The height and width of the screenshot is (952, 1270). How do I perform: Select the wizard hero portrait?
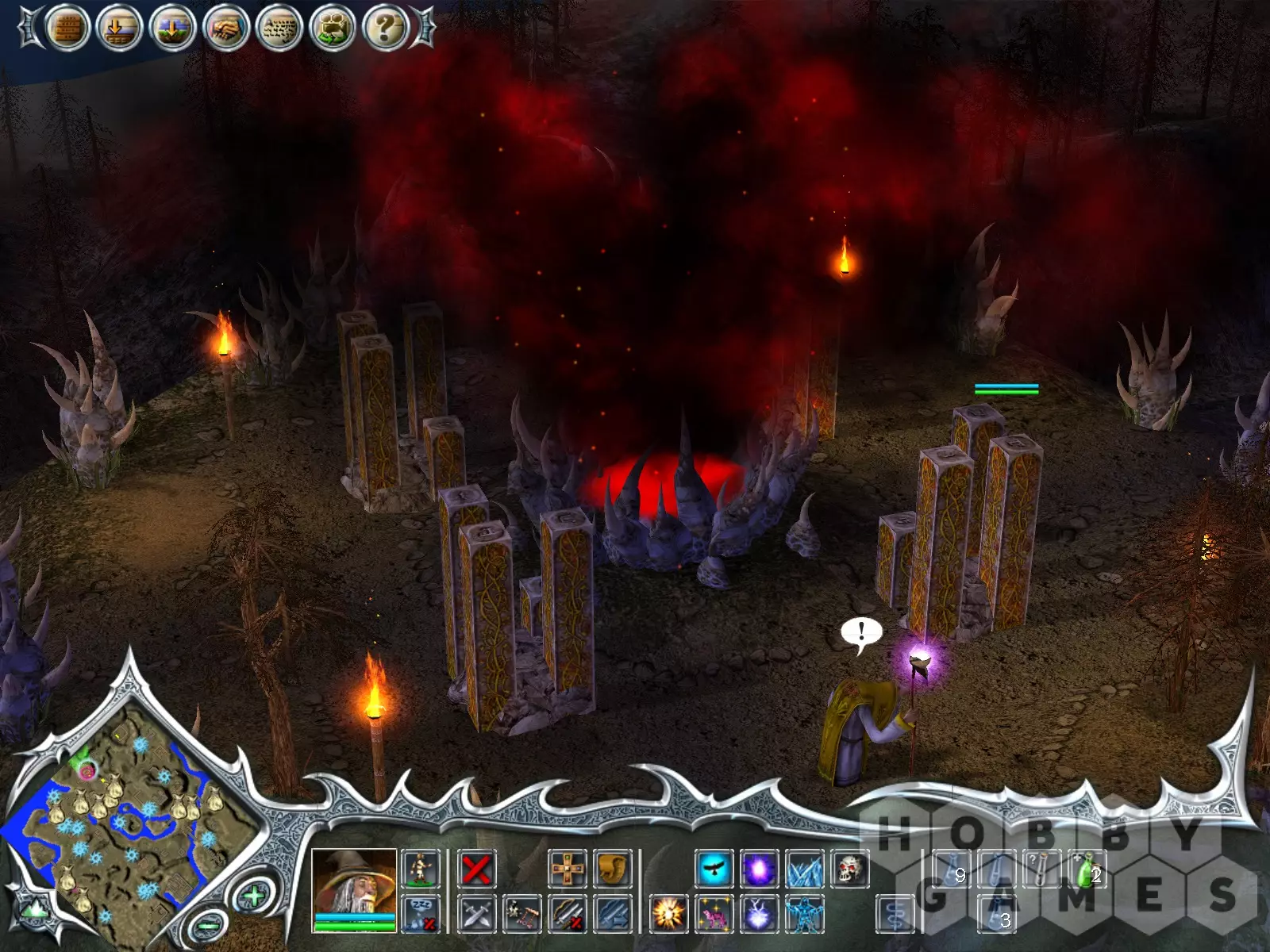(x=354, y=883)
